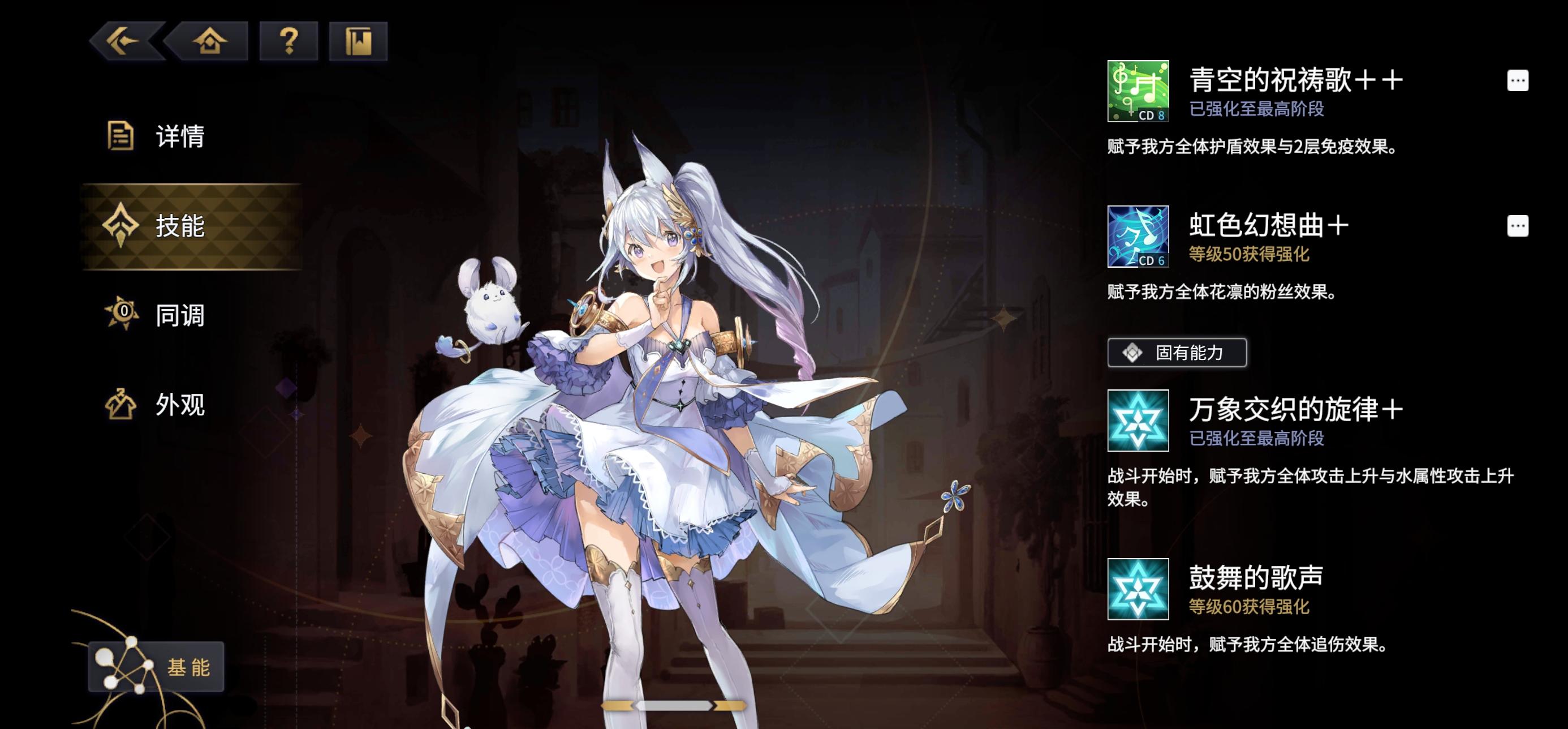The width and height of the screenshot is (1568, 729).
Task: Click the home icon in the toolbar
Action: coord(209,41)
